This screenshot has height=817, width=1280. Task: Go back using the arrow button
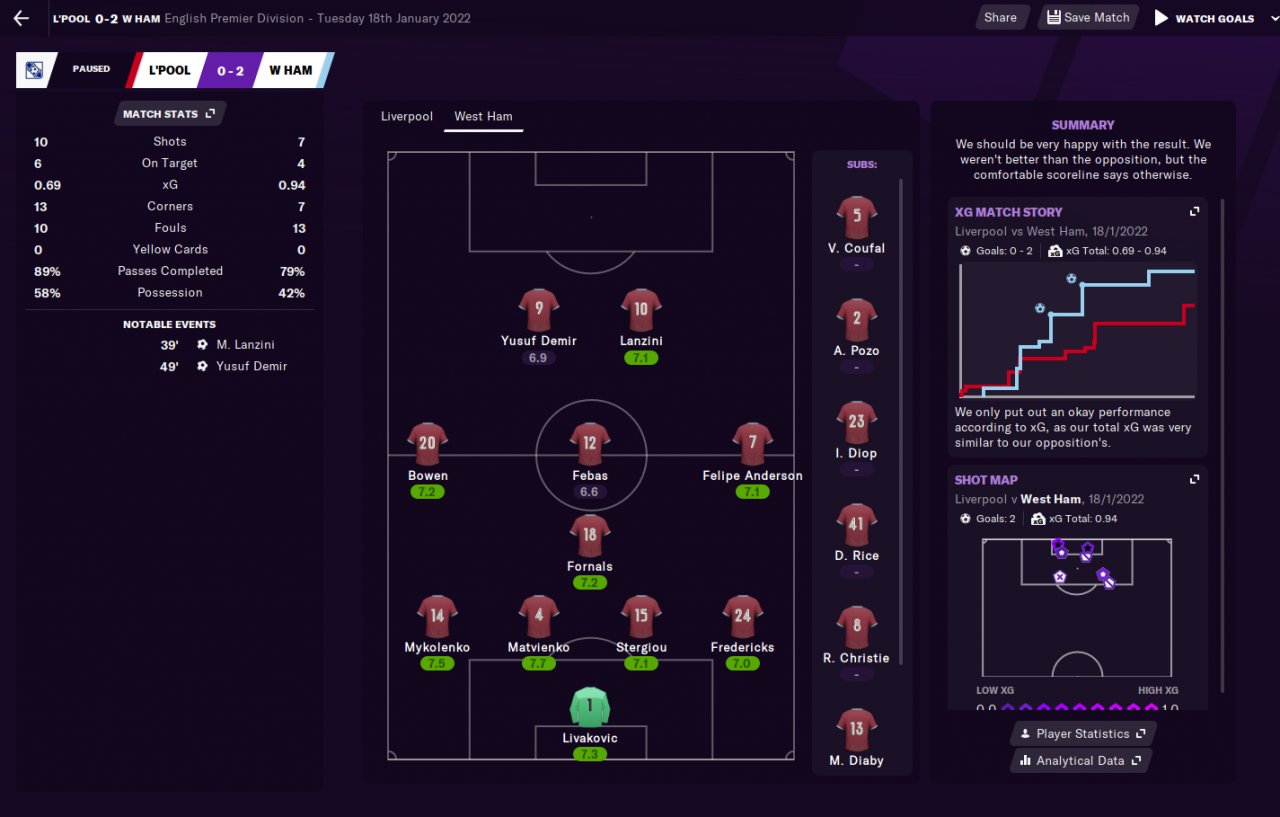pyautogui.click(x=21, y=18)
